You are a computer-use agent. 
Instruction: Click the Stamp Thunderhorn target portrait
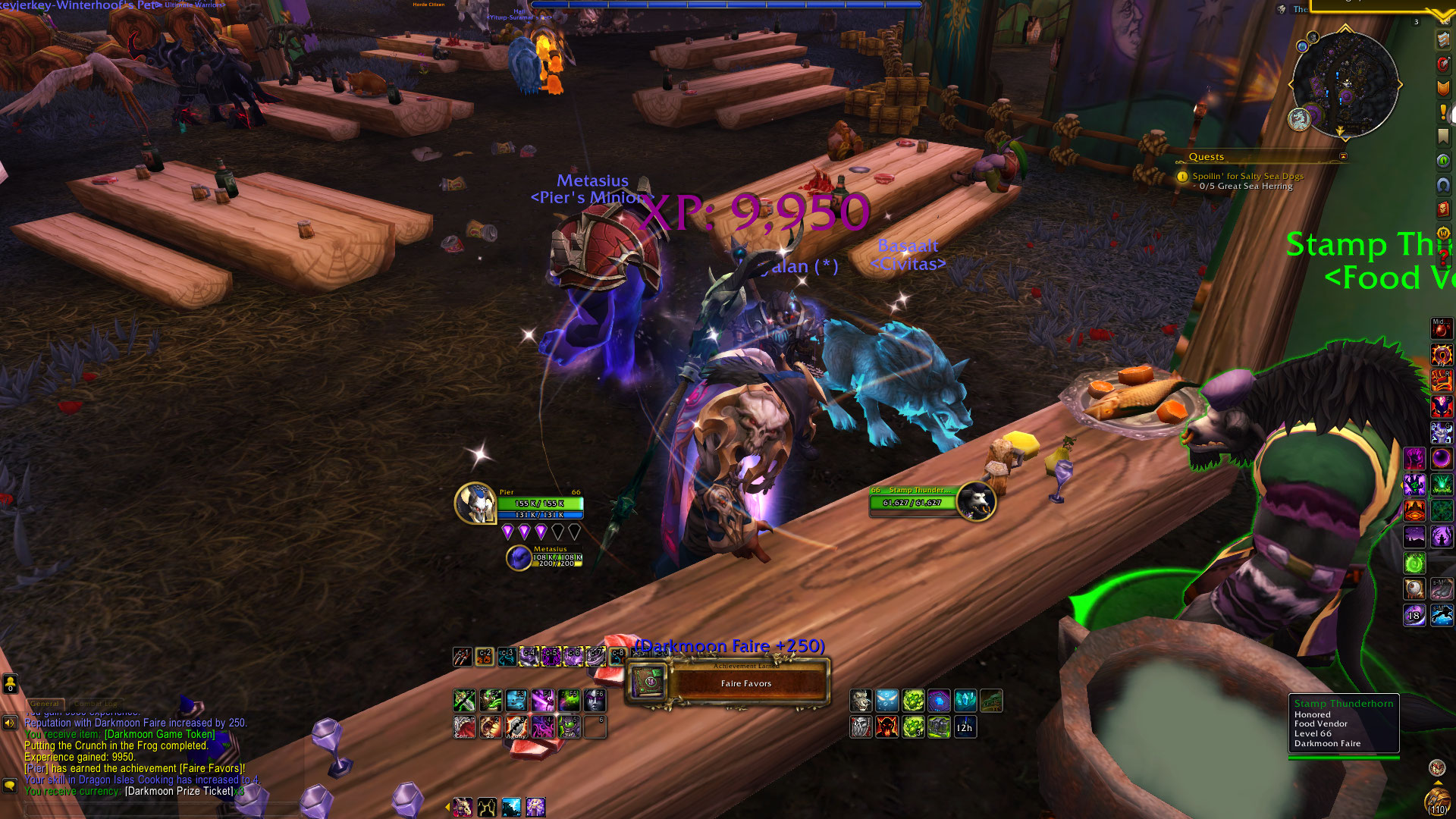pyautogui.click(x=976, y=501)
